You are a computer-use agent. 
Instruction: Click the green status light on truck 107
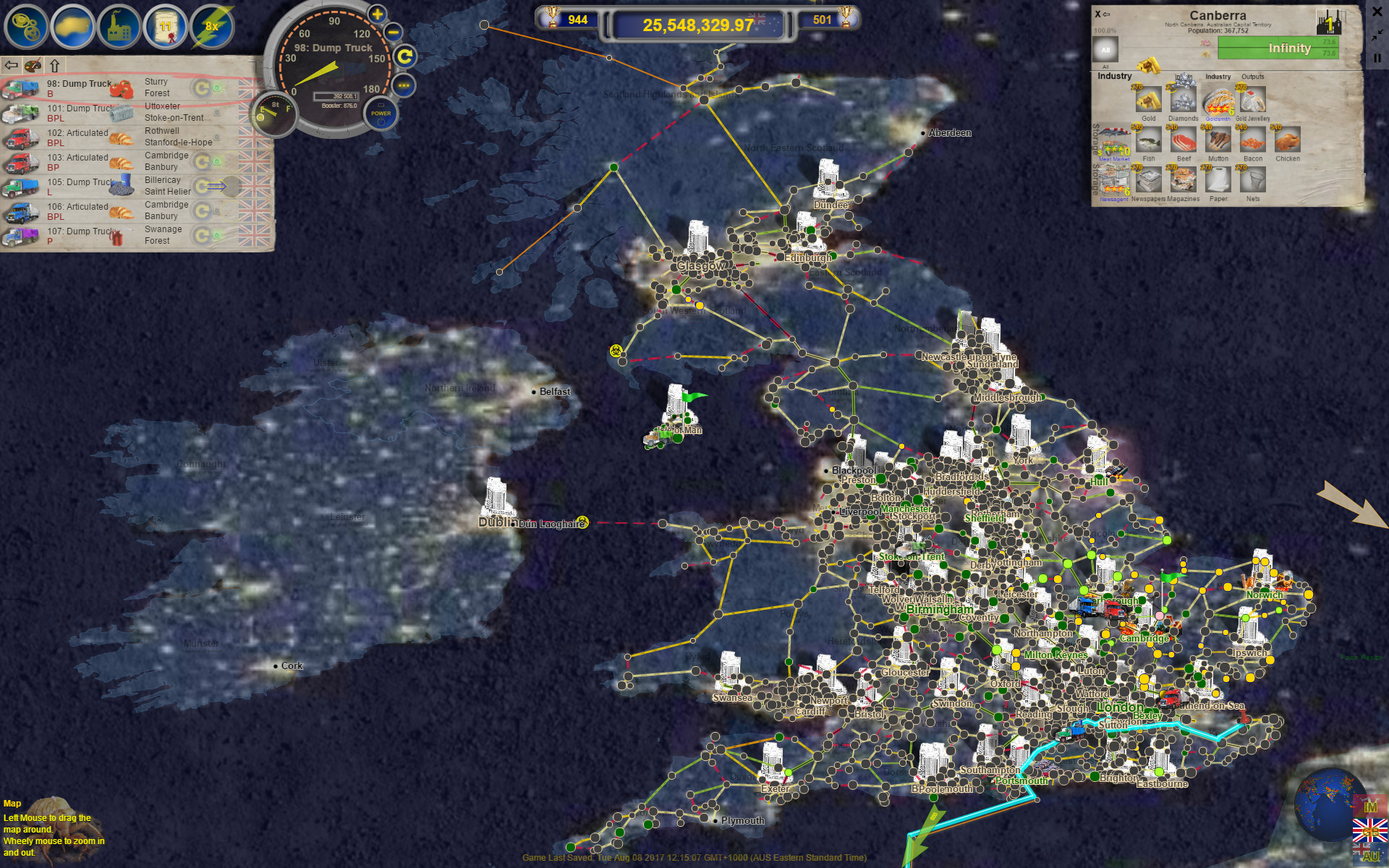click(x=217, y=234)
